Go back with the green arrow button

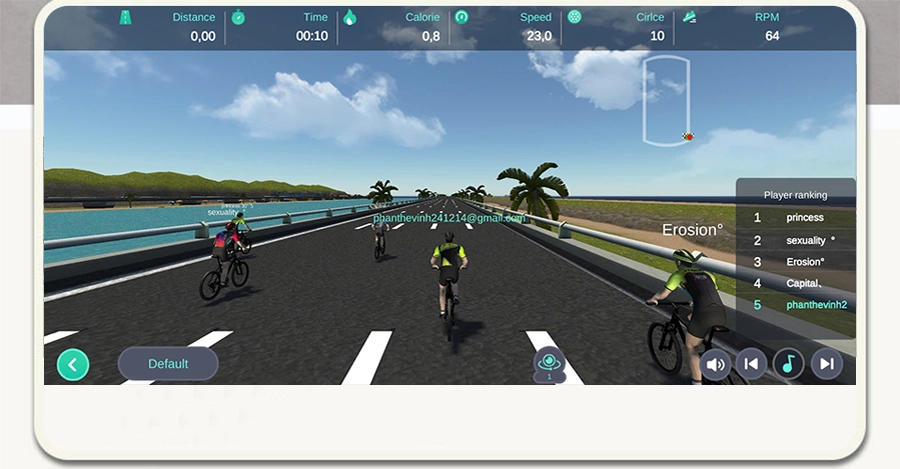click(x=73, y=364)
